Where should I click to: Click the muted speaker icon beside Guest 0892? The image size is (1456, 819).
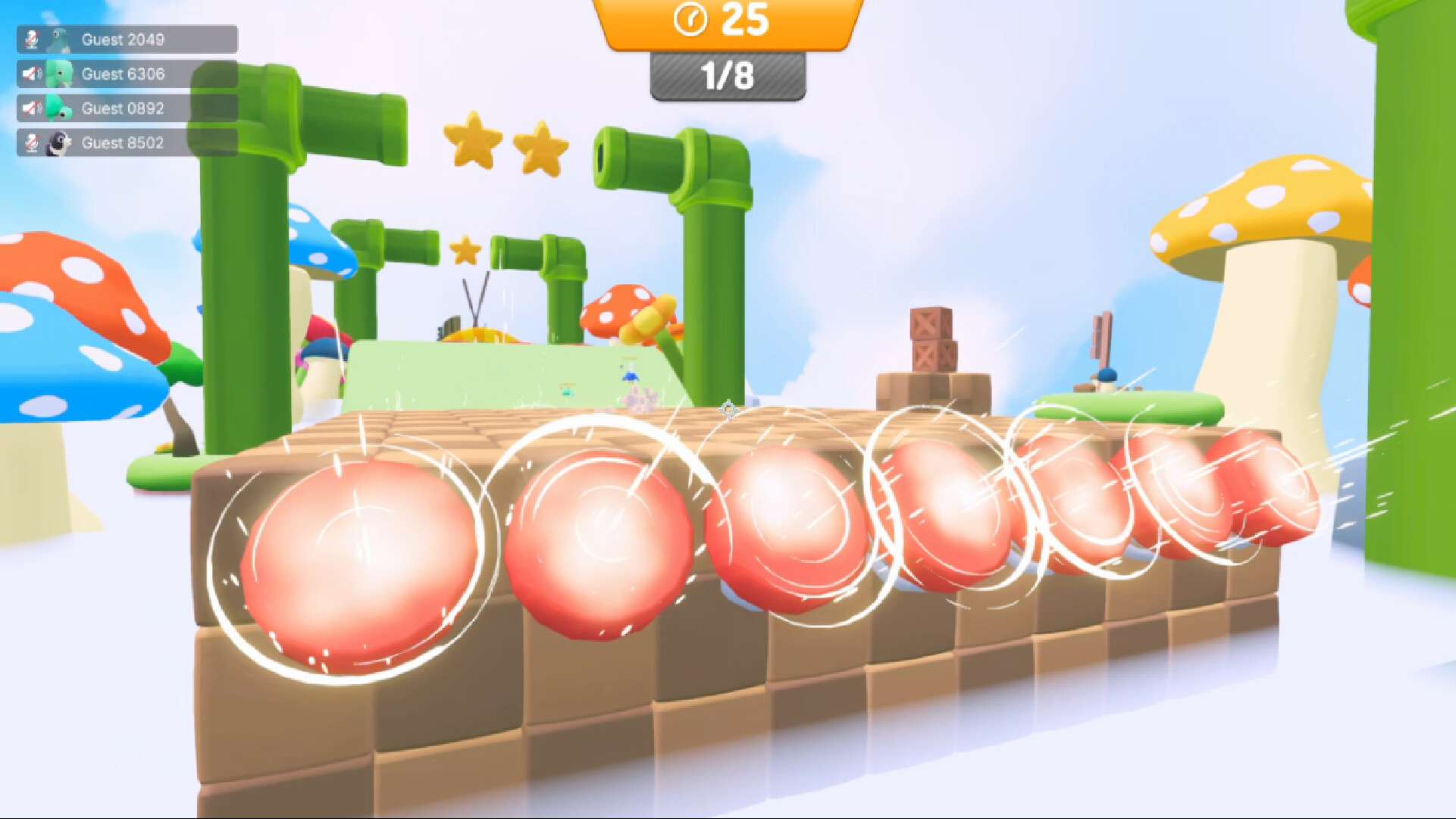(32, 108)
